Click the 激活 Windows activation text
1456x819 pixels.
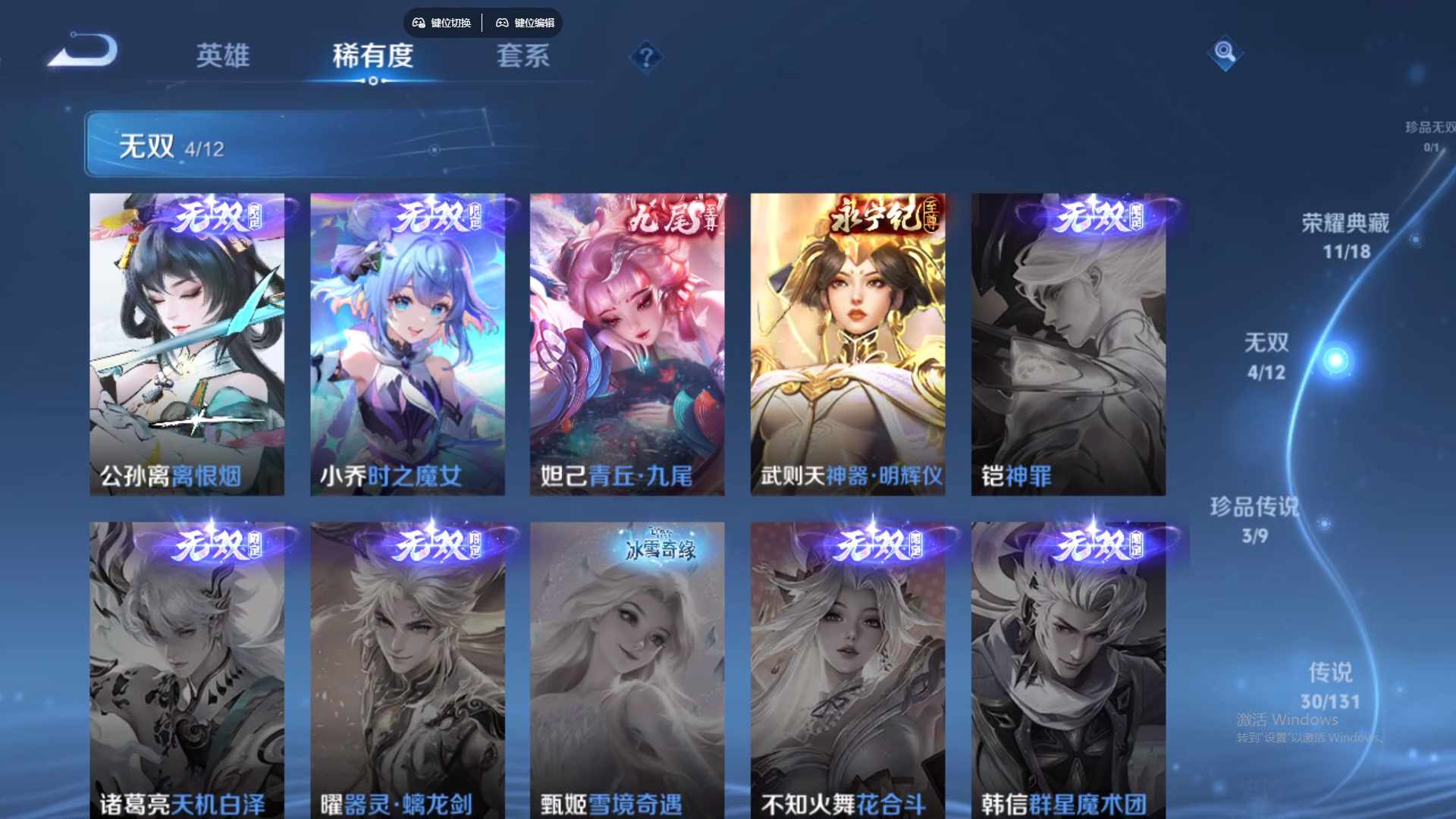[1287, 719]
